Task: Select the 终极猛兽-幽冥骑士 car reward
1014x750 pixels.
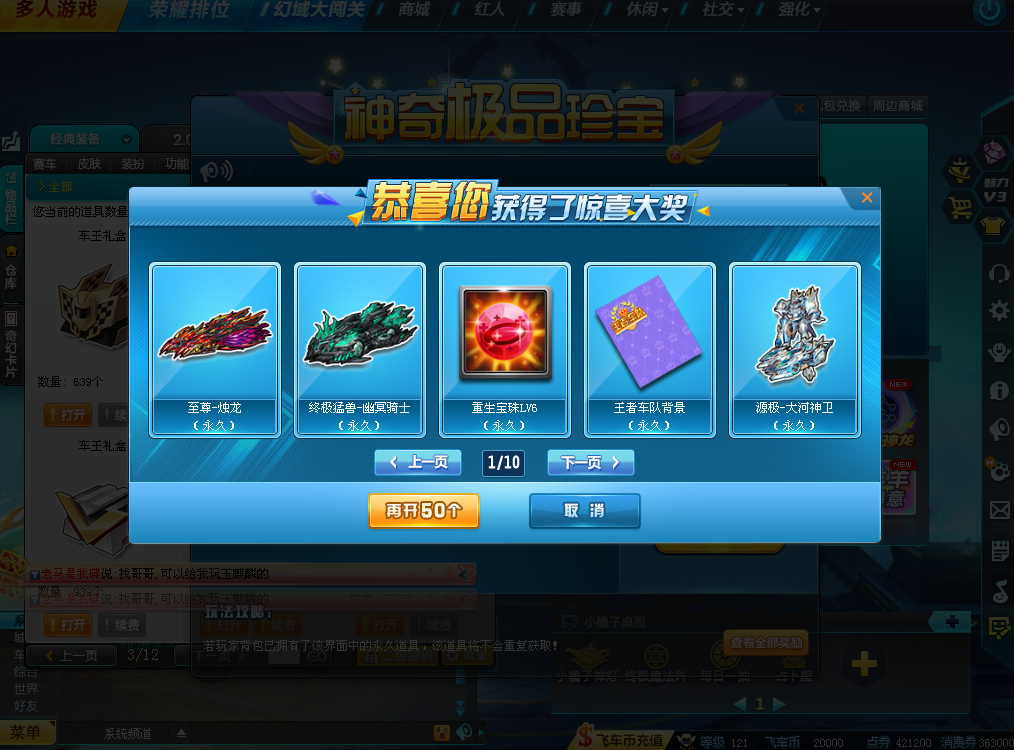Action: [x=359, y=350]
